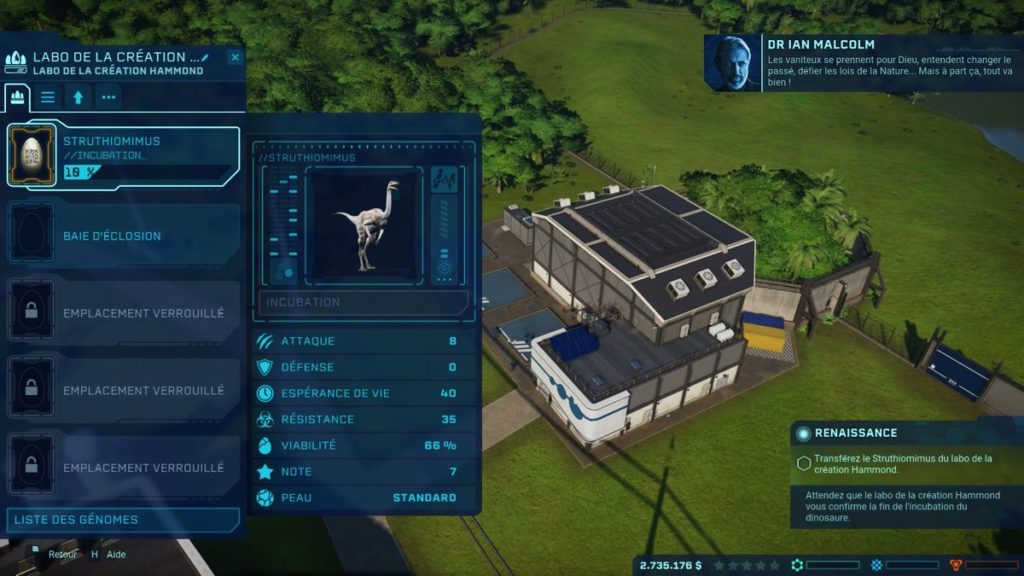The height and width of the screenshot is (576, 1024).
Task: Switch to the hatchery egg tab
Action: [x=17, y=97]
